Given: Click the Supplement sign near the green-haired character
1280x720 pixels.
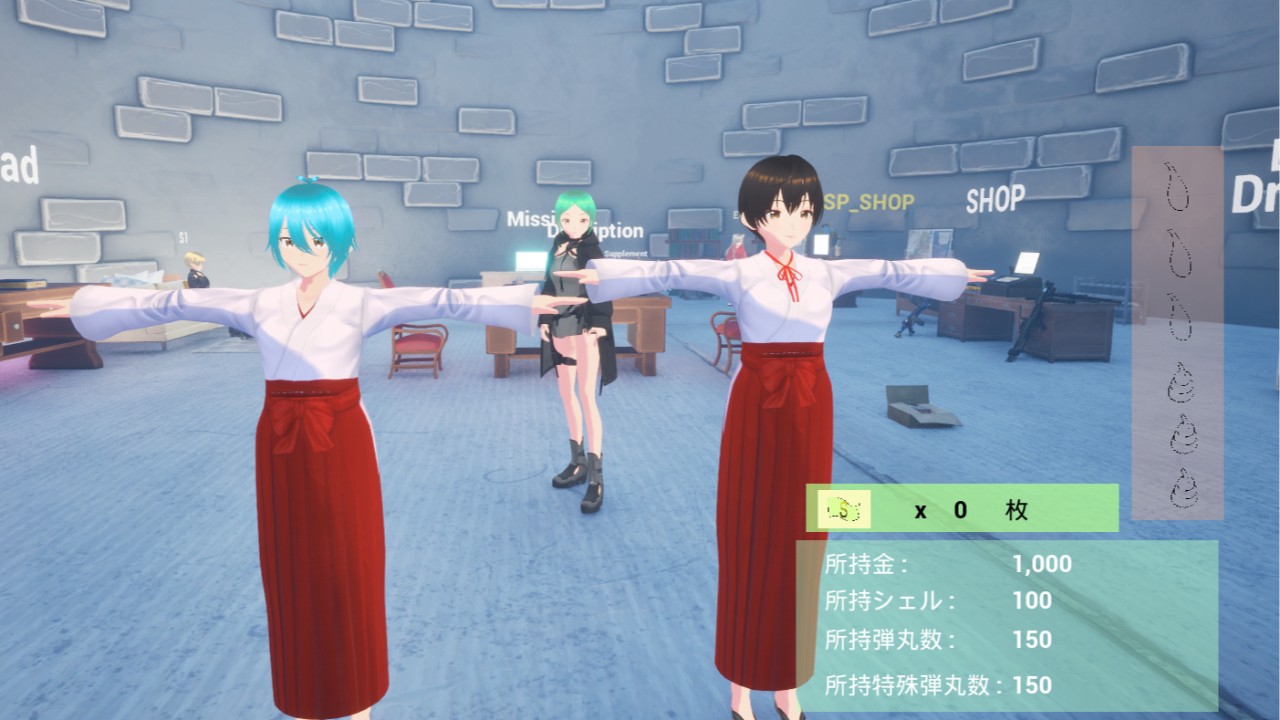Looking at the screenshot, I should click(x=627, y=254).
